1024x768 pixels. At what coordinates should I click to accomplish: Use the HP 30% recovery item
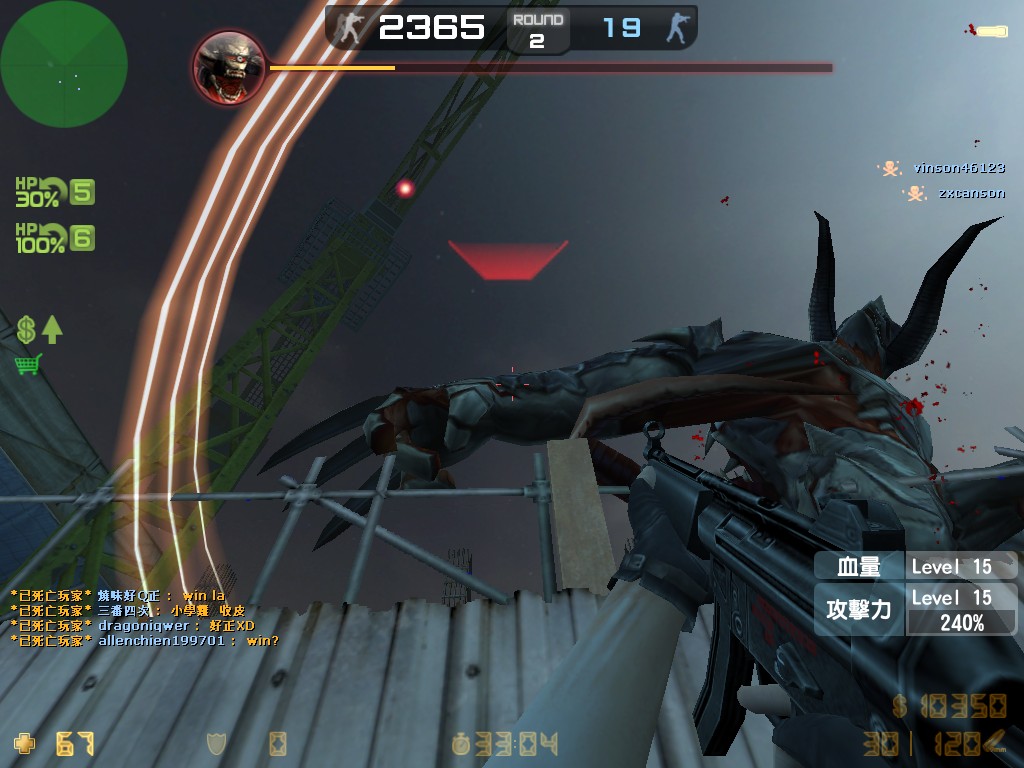54,191
